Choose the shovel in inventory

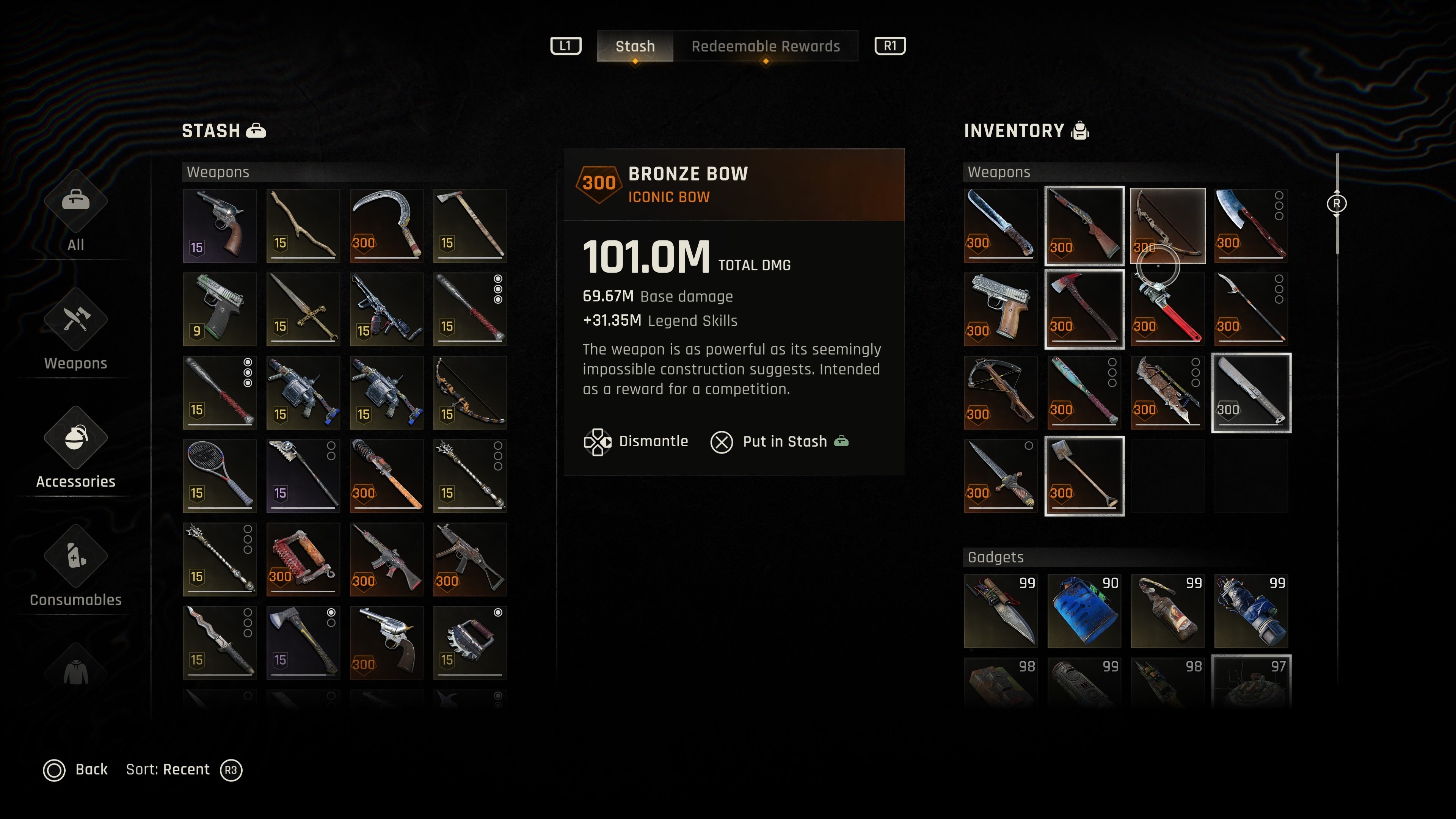click(1084, 476)
